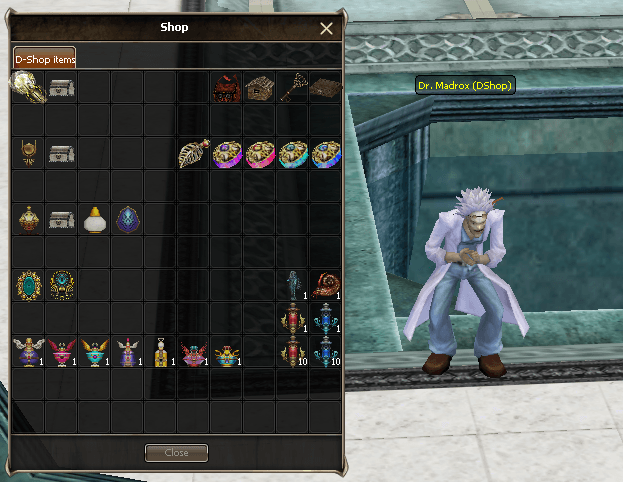
Task: Pick the golden trophy cup item
Action: (x=28, y=153)
